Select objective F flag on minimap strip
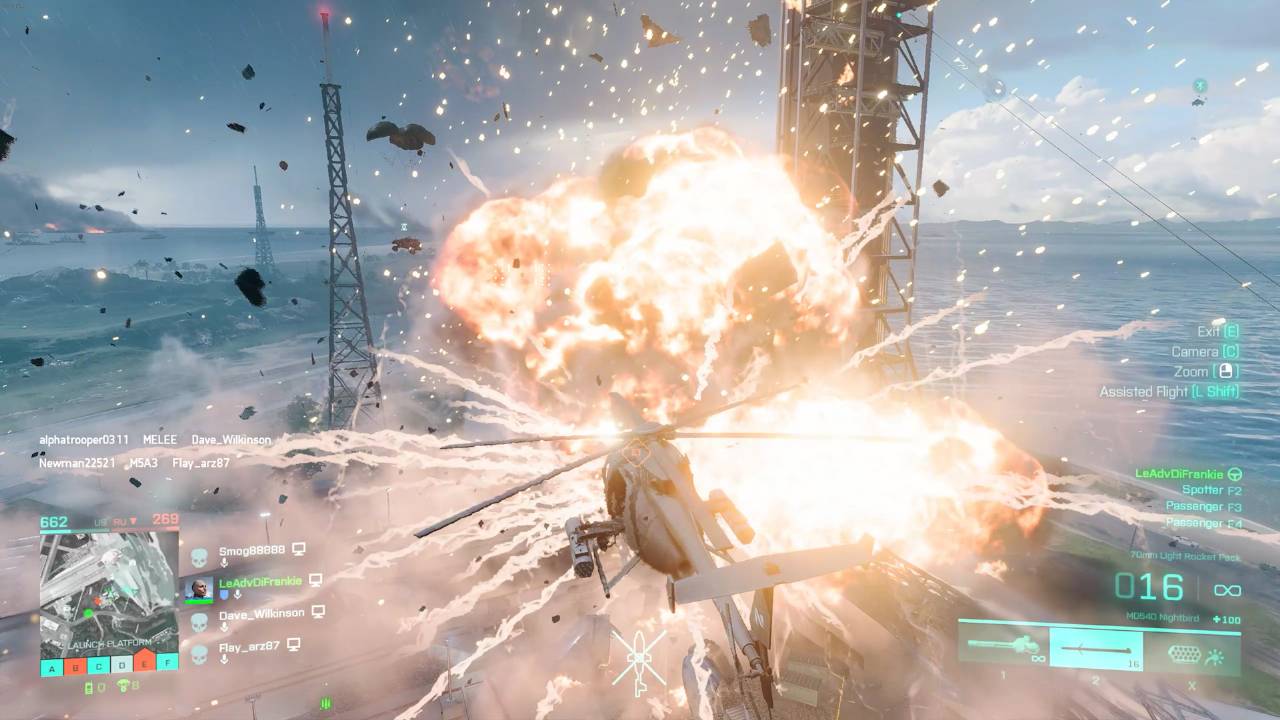 click(168, 661)
